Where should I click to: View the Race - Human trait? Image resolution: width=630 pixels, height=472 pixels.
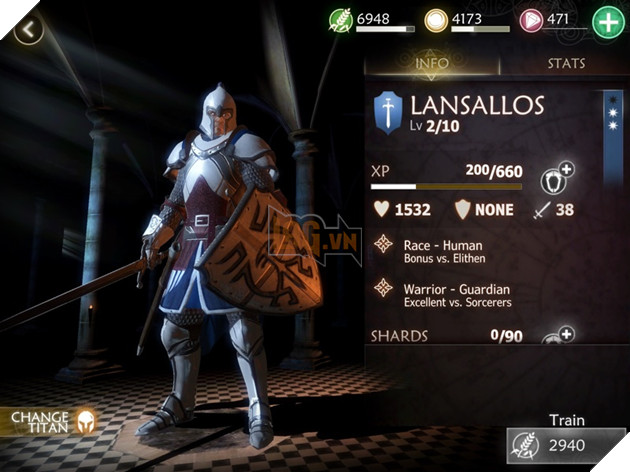coord(441,251)
